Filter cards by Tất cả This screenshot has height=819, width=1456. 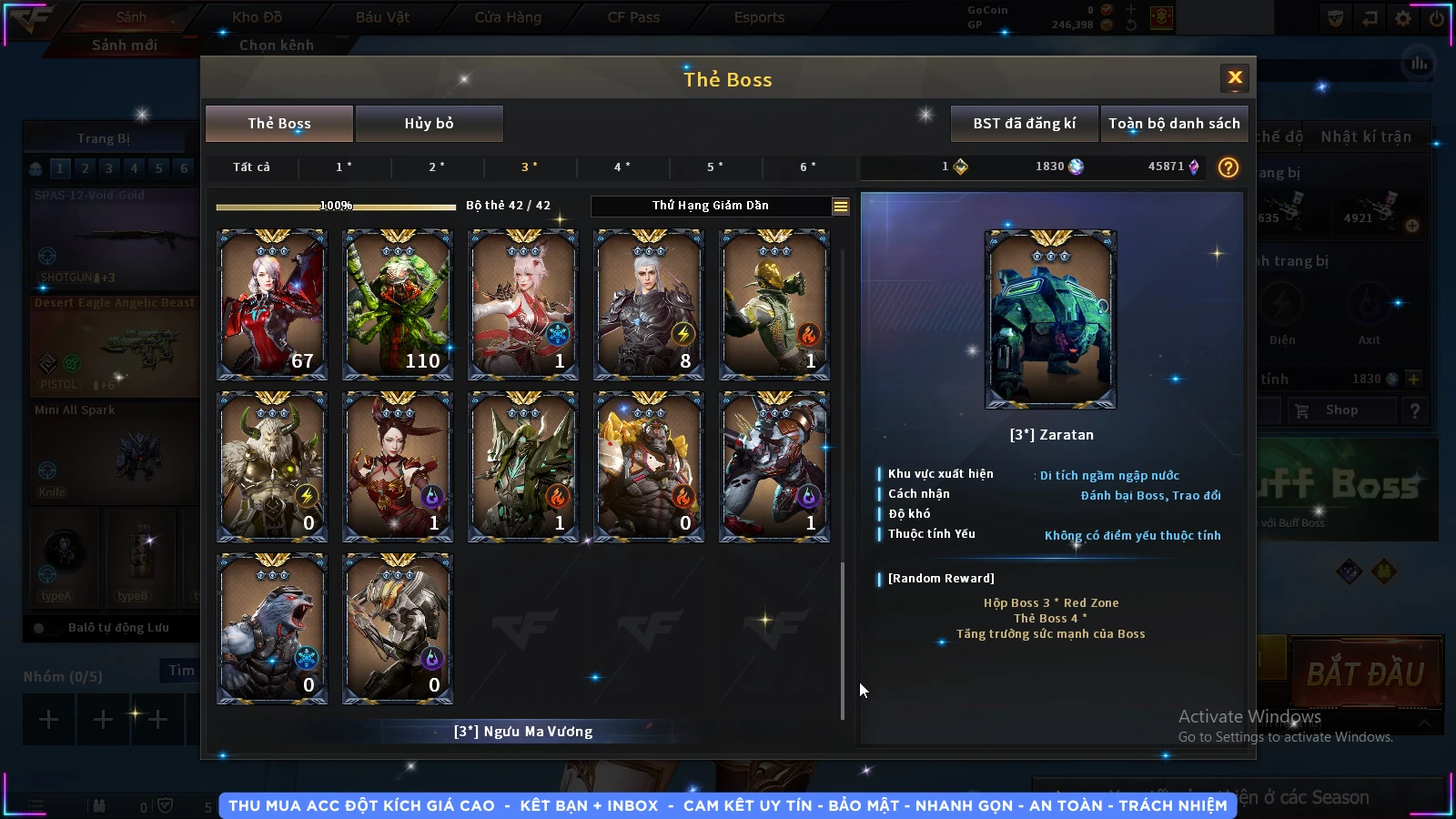point(251,167)
